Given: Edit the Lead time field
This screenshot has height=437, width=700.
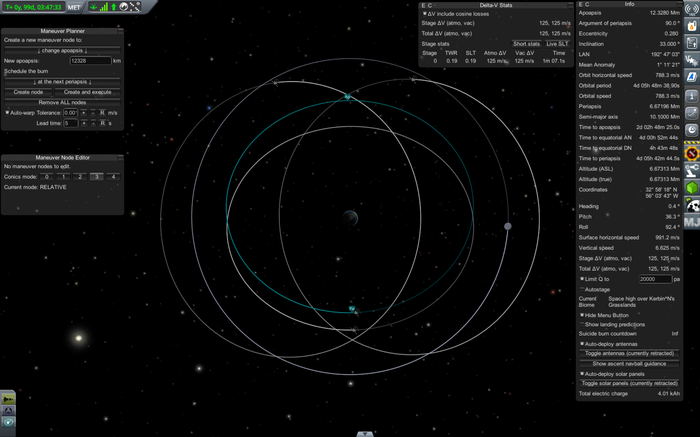Looking at the screenshot, I should coord(72,123).
